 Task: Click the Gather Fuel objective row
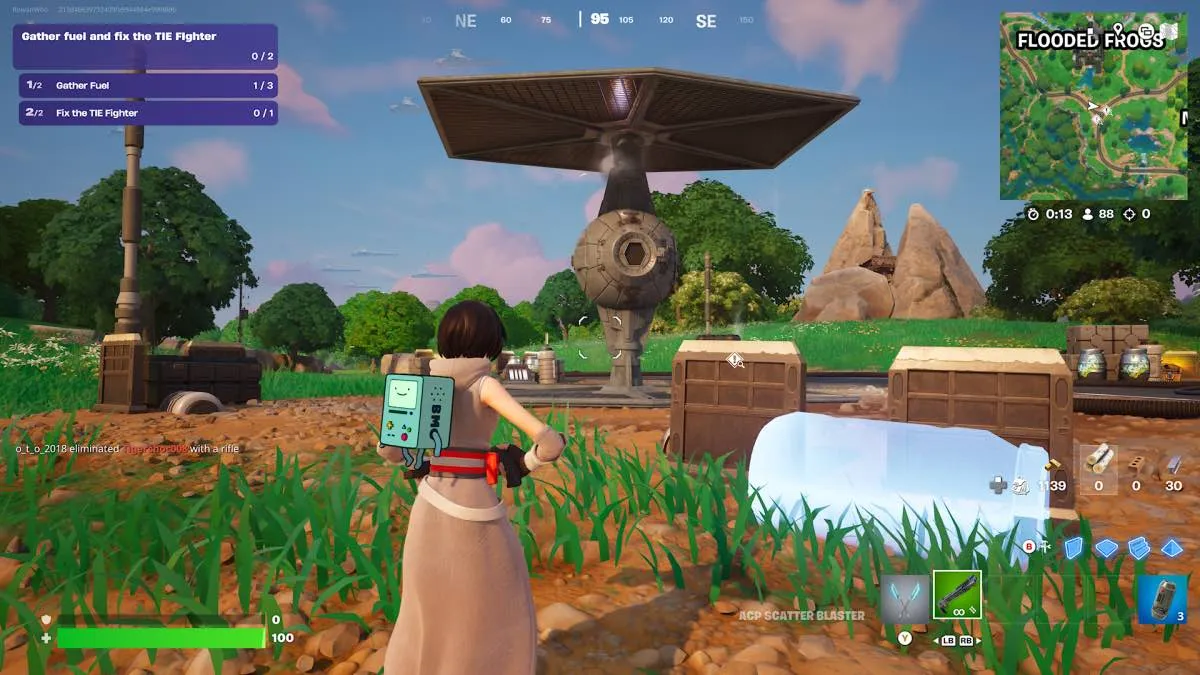click(148, 86)
